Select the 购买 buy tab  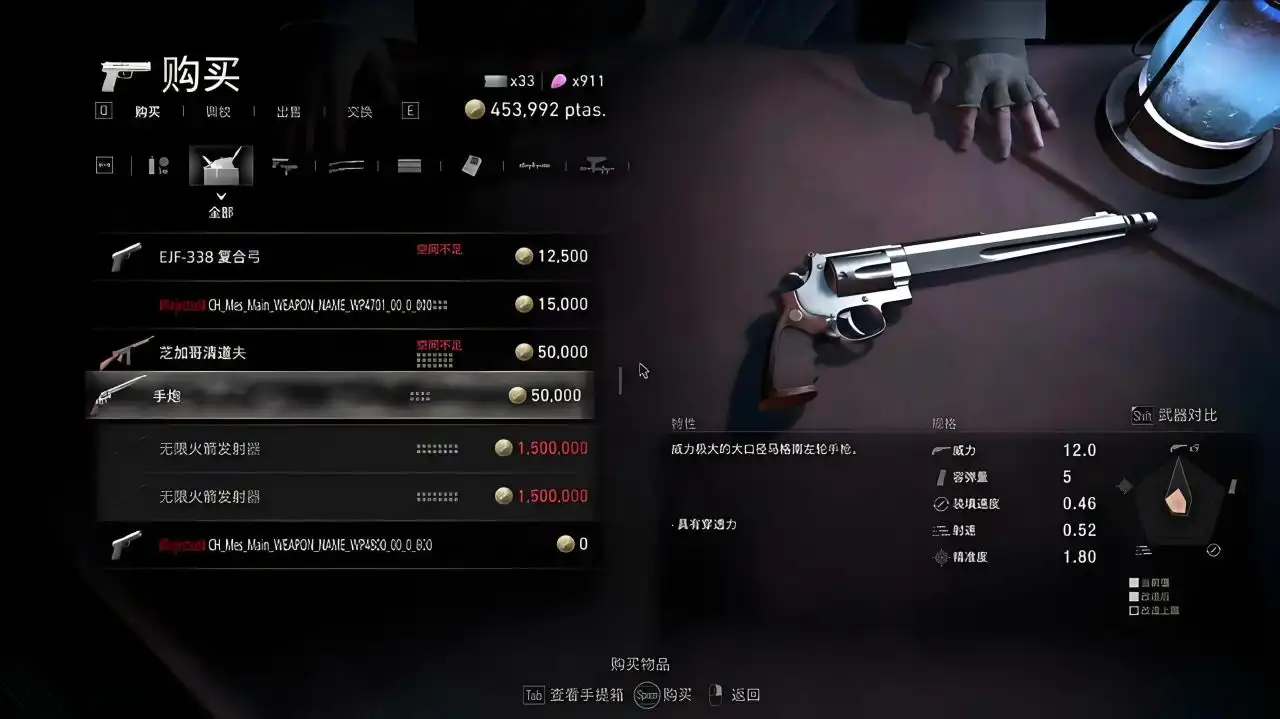148,112
